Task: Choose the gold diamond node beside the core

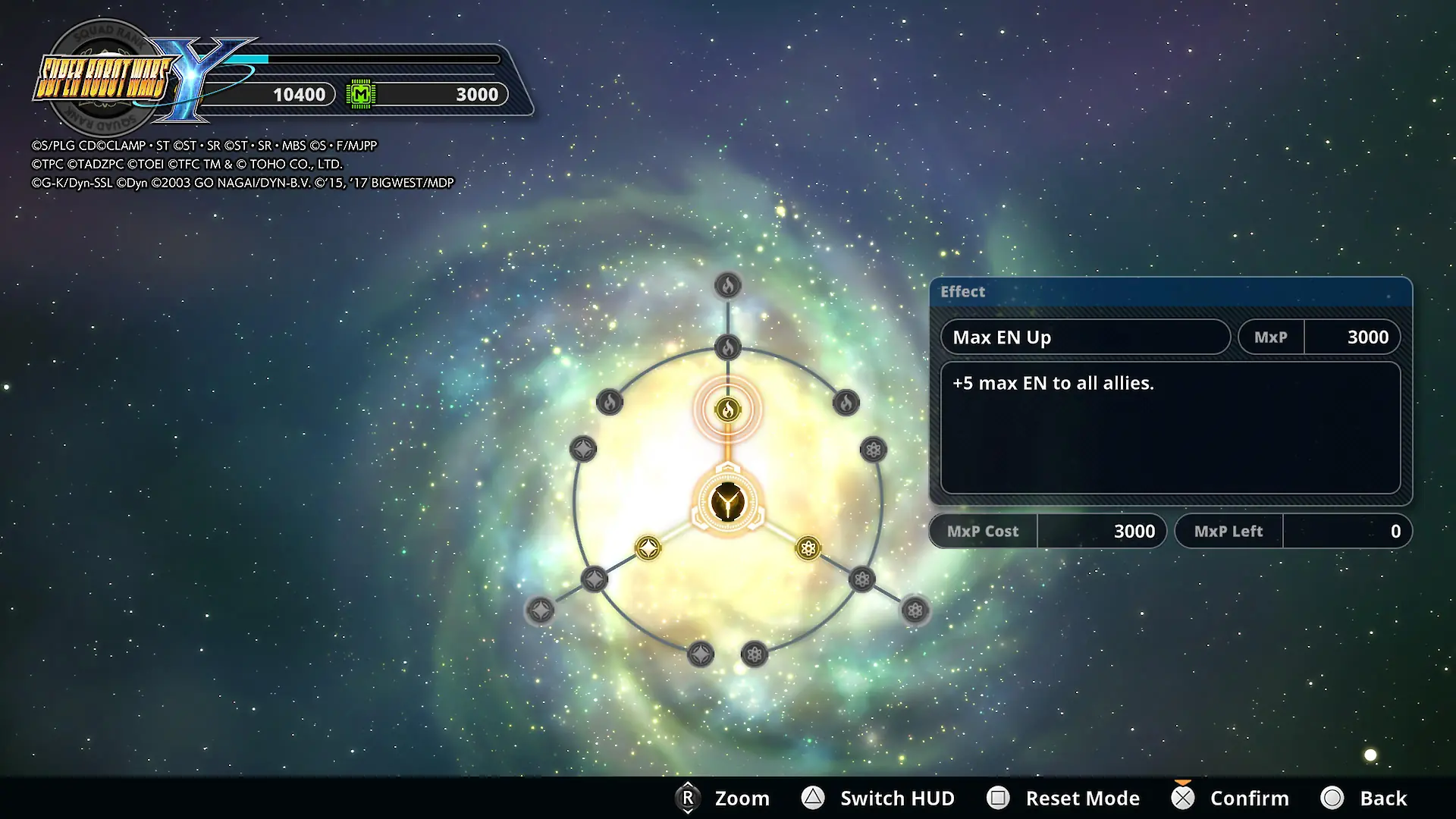Action: click(648, 548)
